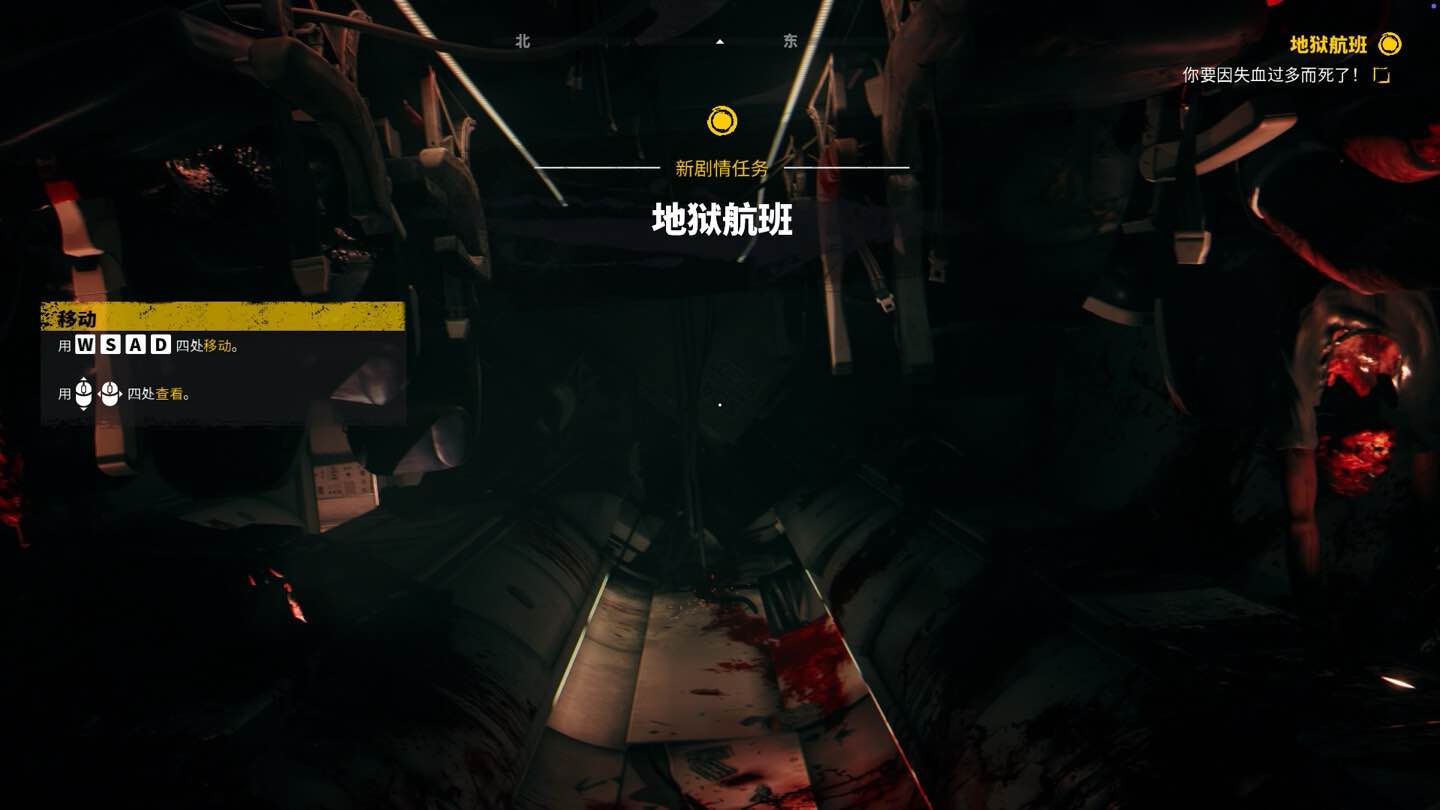Select the left mouse look icon
Screen dimensions: 1440x810
pyautogui.click(x=83, y=393)
